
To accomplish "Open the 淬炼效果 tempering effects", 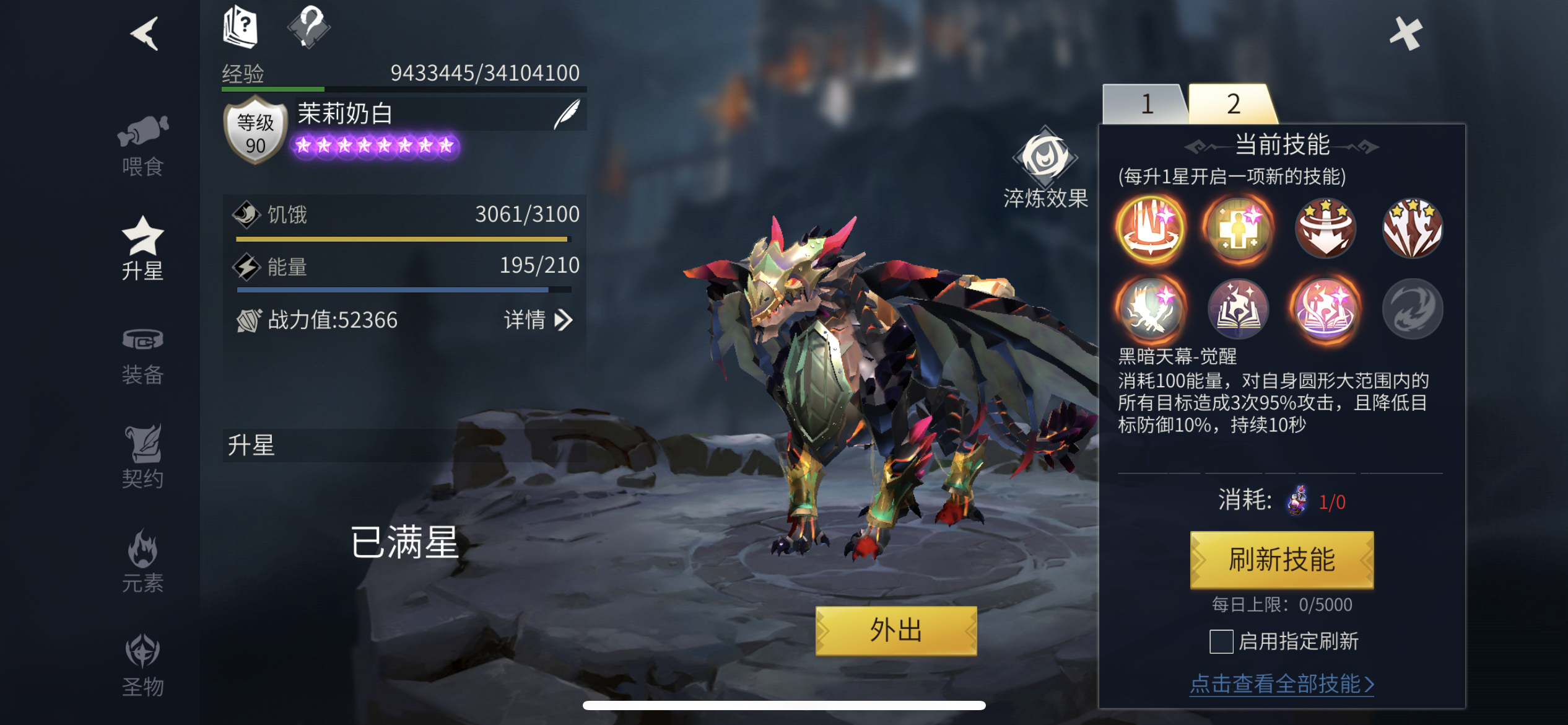I will [x=1045, y=169].
